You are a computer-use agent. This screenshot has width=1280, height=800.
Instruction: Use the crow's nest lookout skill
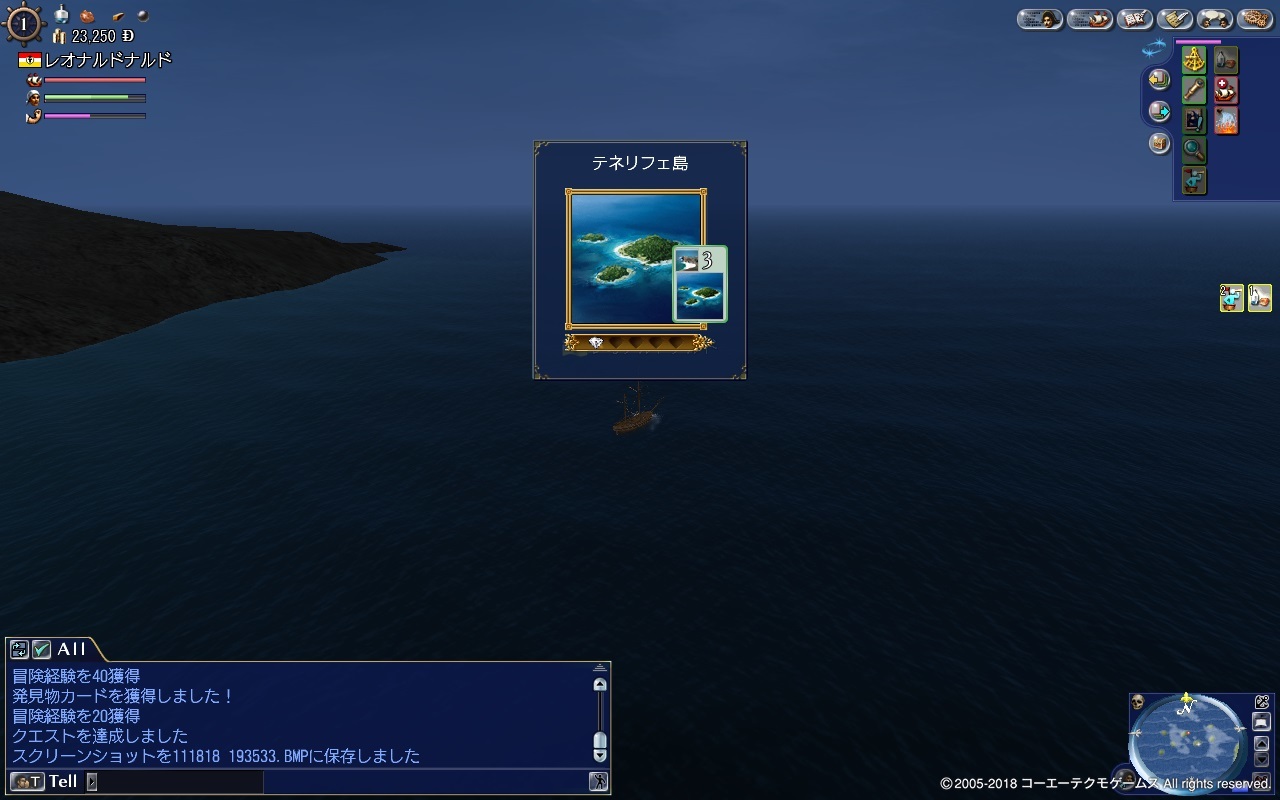click(x=1192, y=178)
